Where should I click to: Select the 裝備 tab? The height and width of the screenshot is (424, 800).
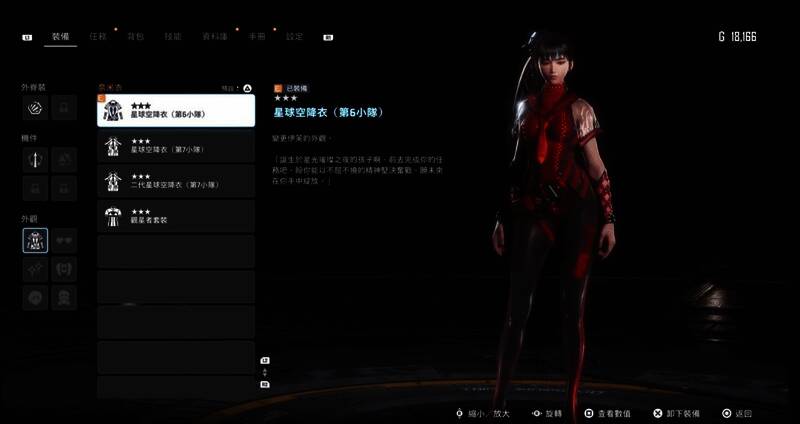[x=59, y=36]
